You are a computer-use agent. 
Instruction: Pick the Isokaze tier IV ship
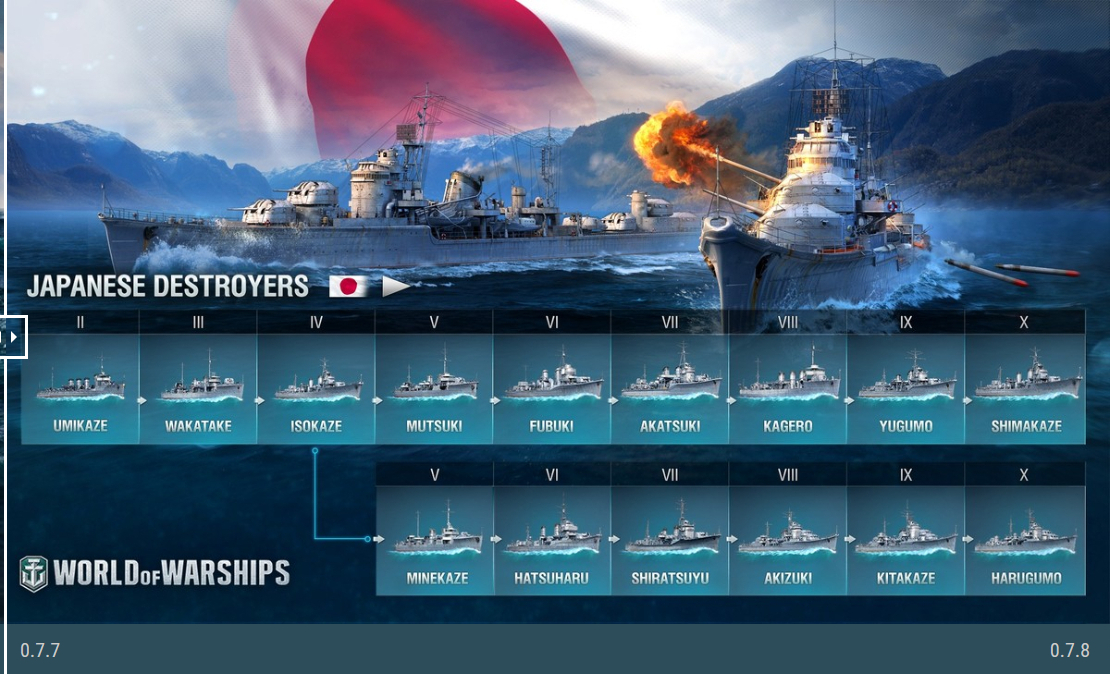(x=316, y=389)
